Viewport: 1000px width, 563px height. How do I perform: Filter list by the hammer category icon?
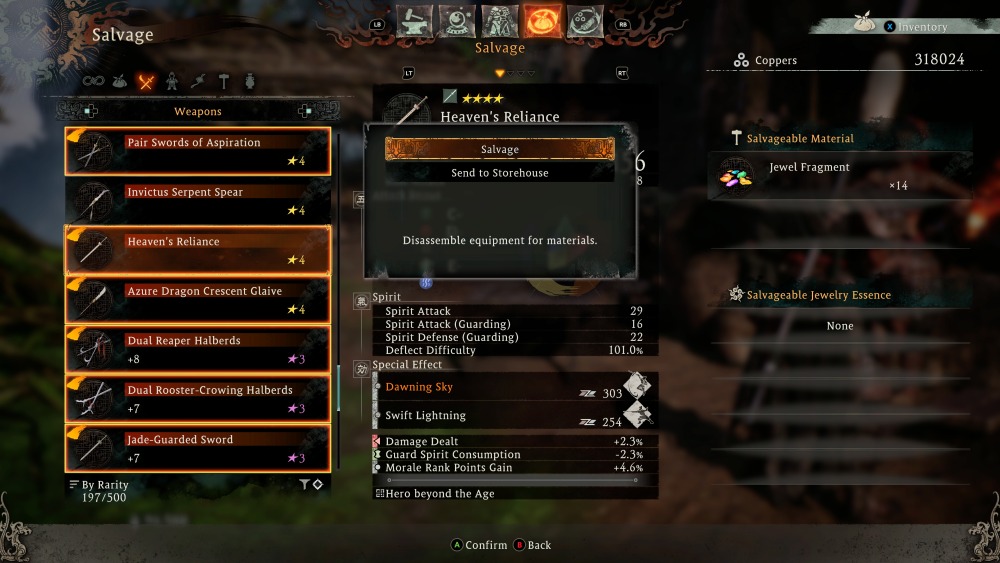tap(224, 82)
